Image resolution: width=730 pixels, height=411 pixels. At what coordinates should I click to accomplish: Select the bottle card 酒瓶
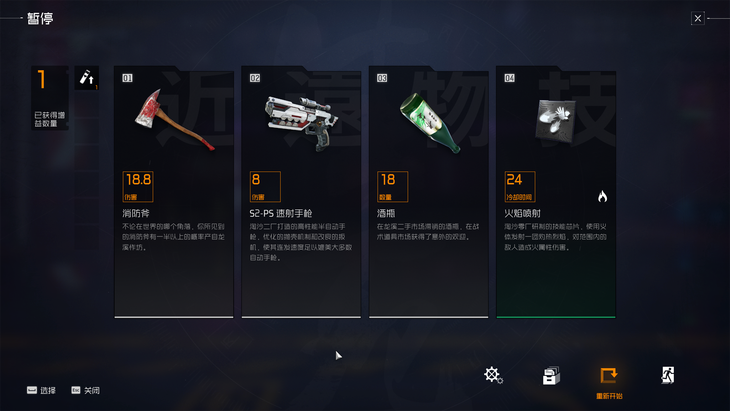428,192
